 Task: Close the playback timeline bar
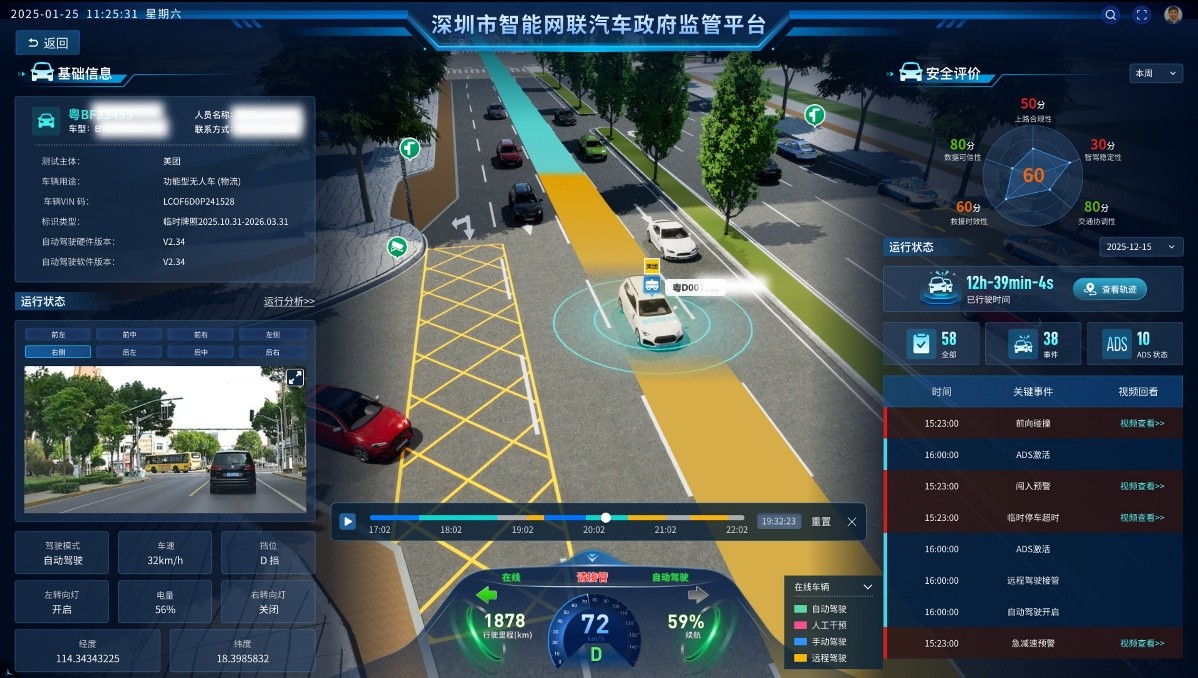click(852, 521)
